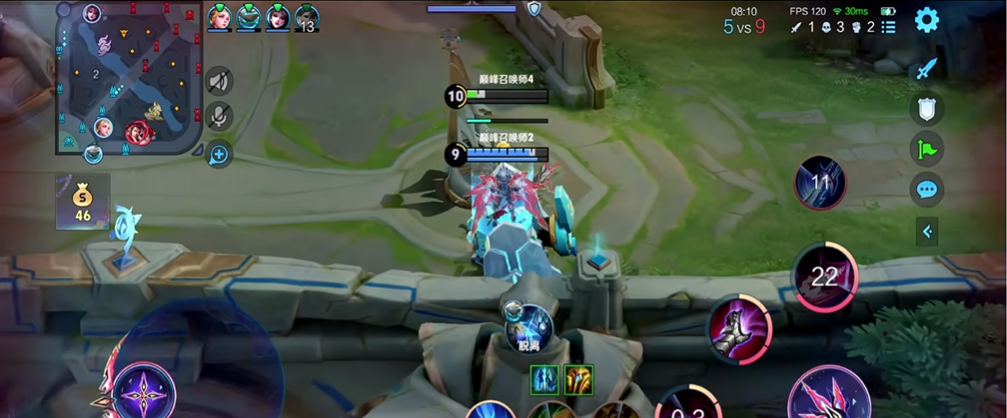1007x418 pixels.
Task: Buy the blue recommended item
Action: coord(545,379)
